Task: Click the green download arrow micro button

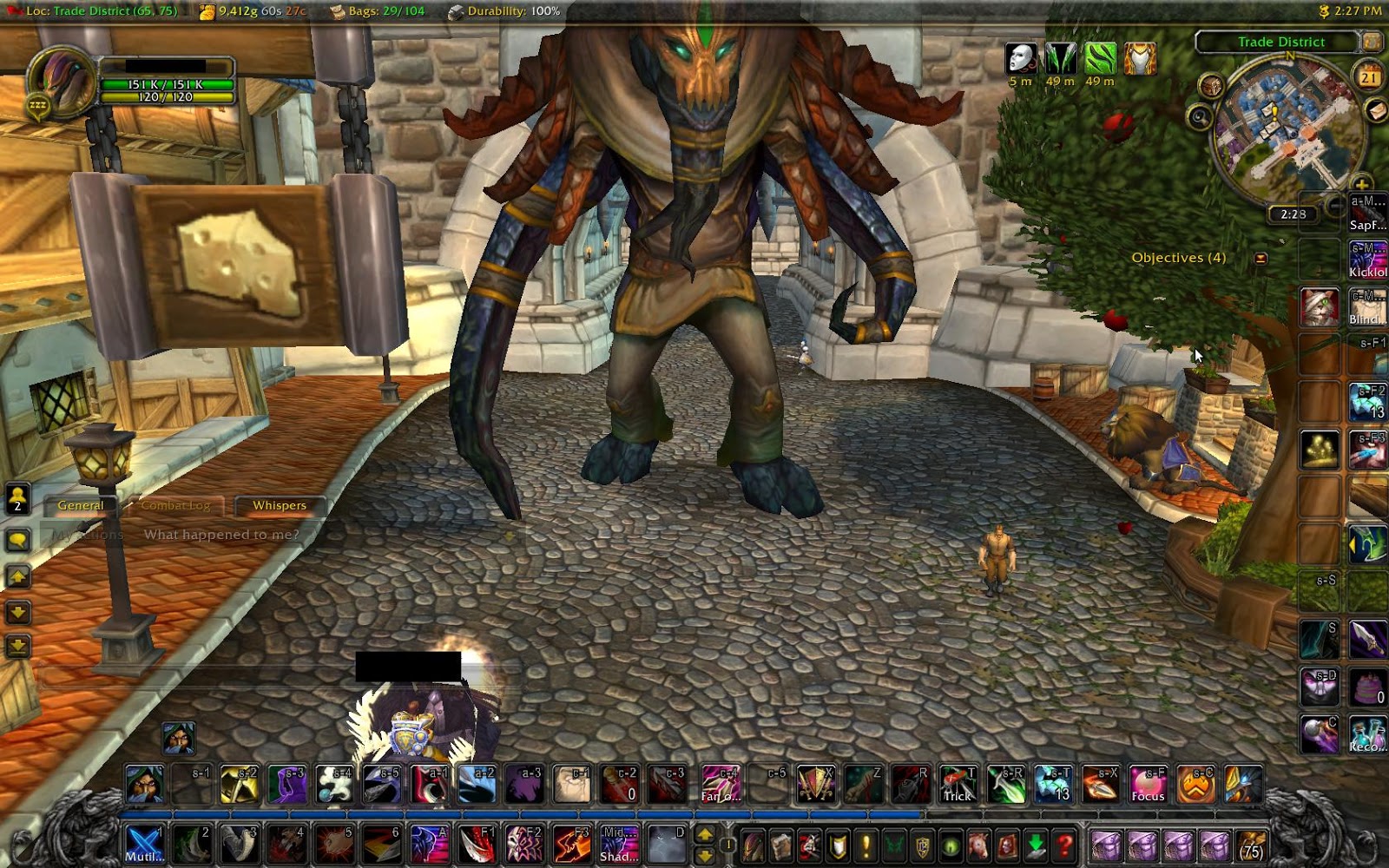Action: 1034,843
